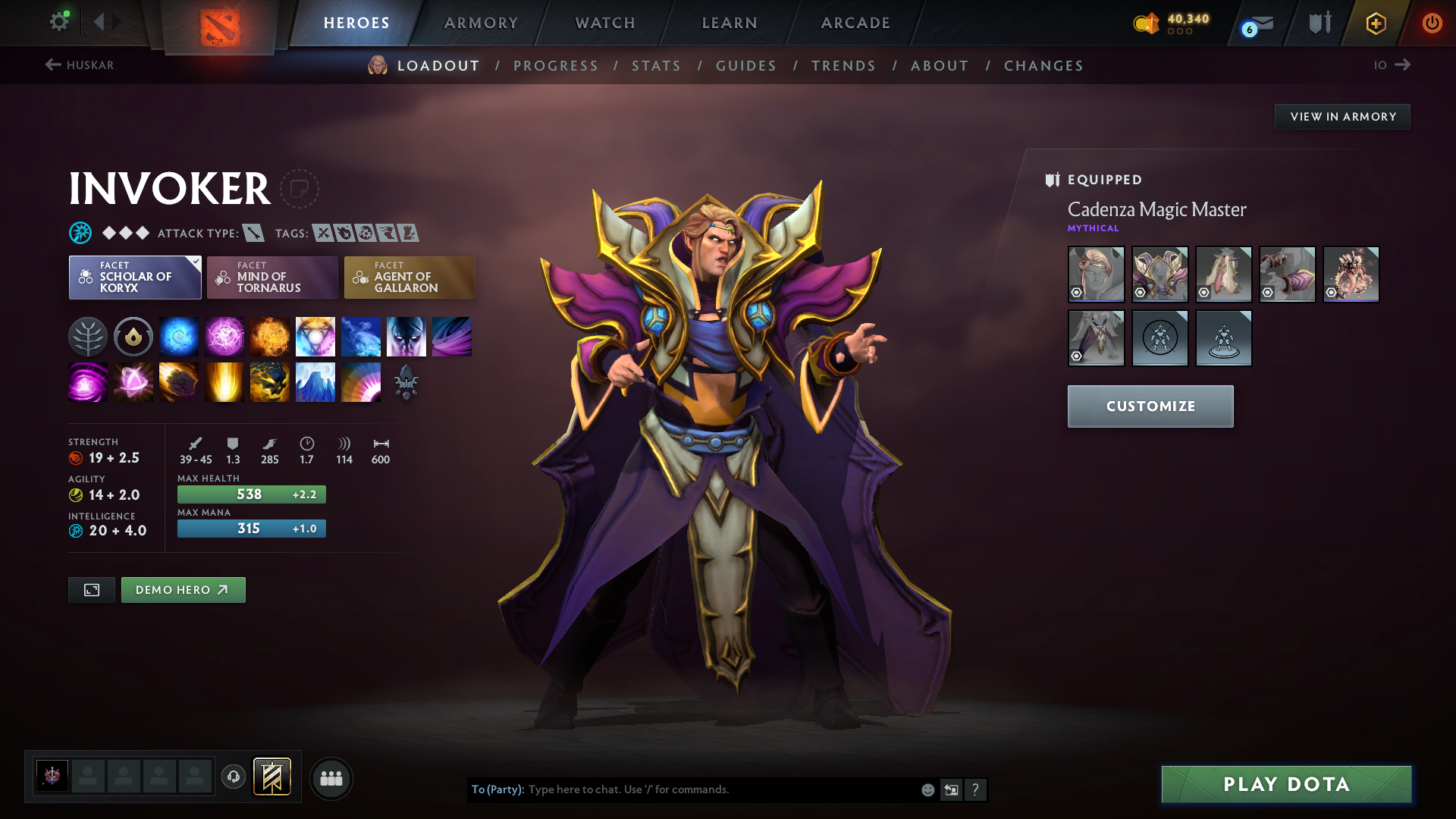This screenshot has width=1456, height=819.
Task: Click the party chat input field
Action: 720,789
